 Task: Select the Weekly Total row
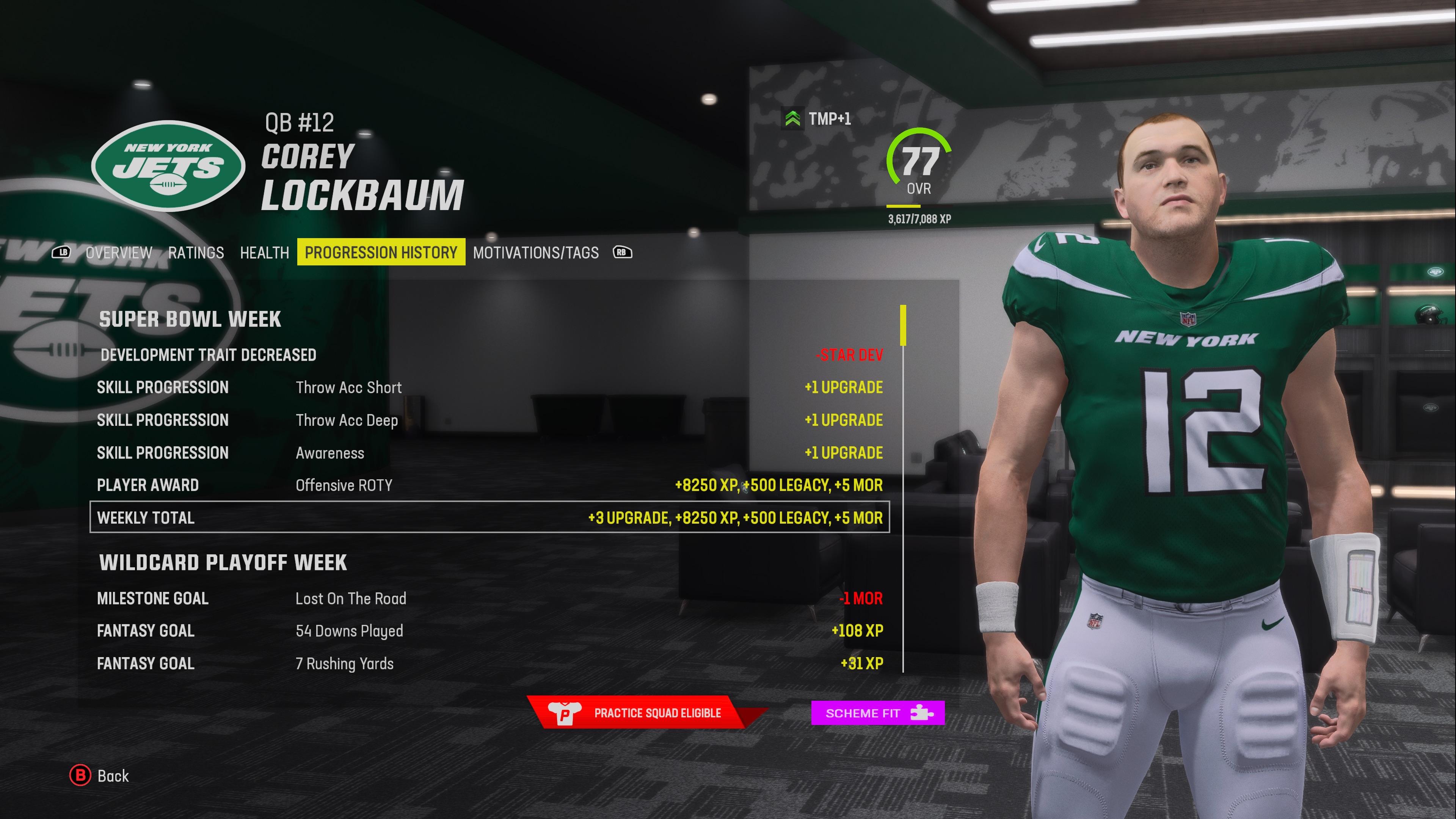pos(490,517)
